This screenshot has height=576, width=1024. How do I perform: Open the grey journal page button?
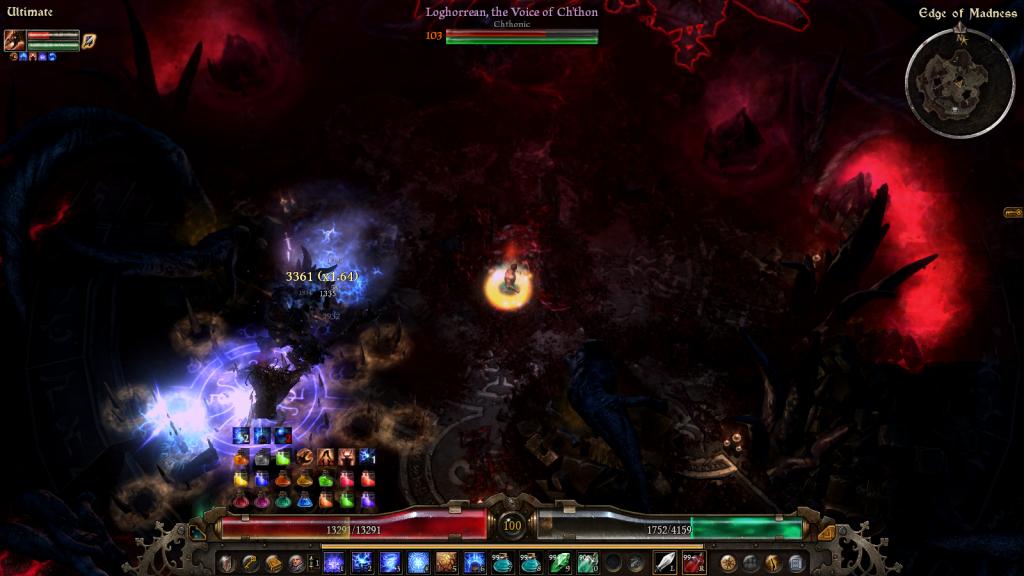click(x=796, y=562)
